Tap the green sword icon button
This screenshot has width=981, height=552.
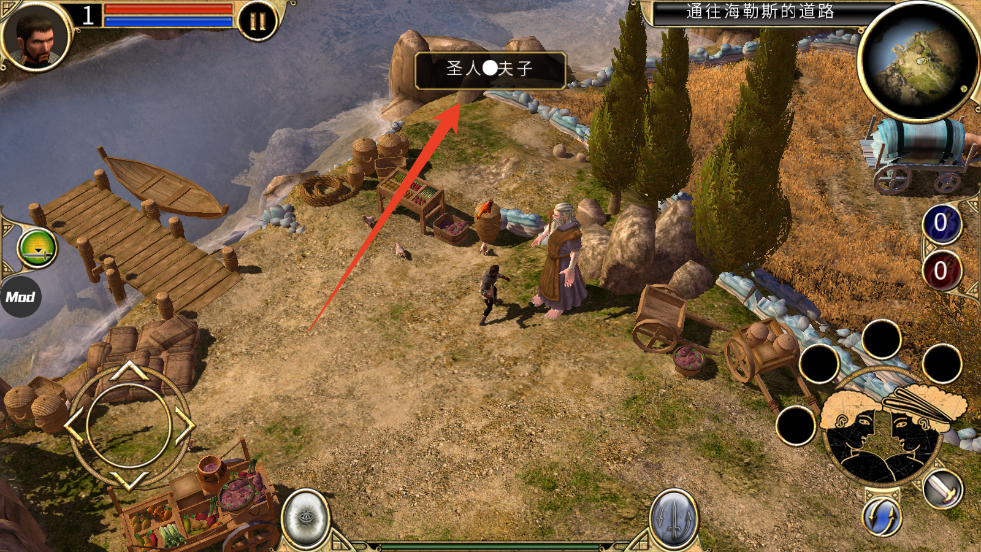37,248
